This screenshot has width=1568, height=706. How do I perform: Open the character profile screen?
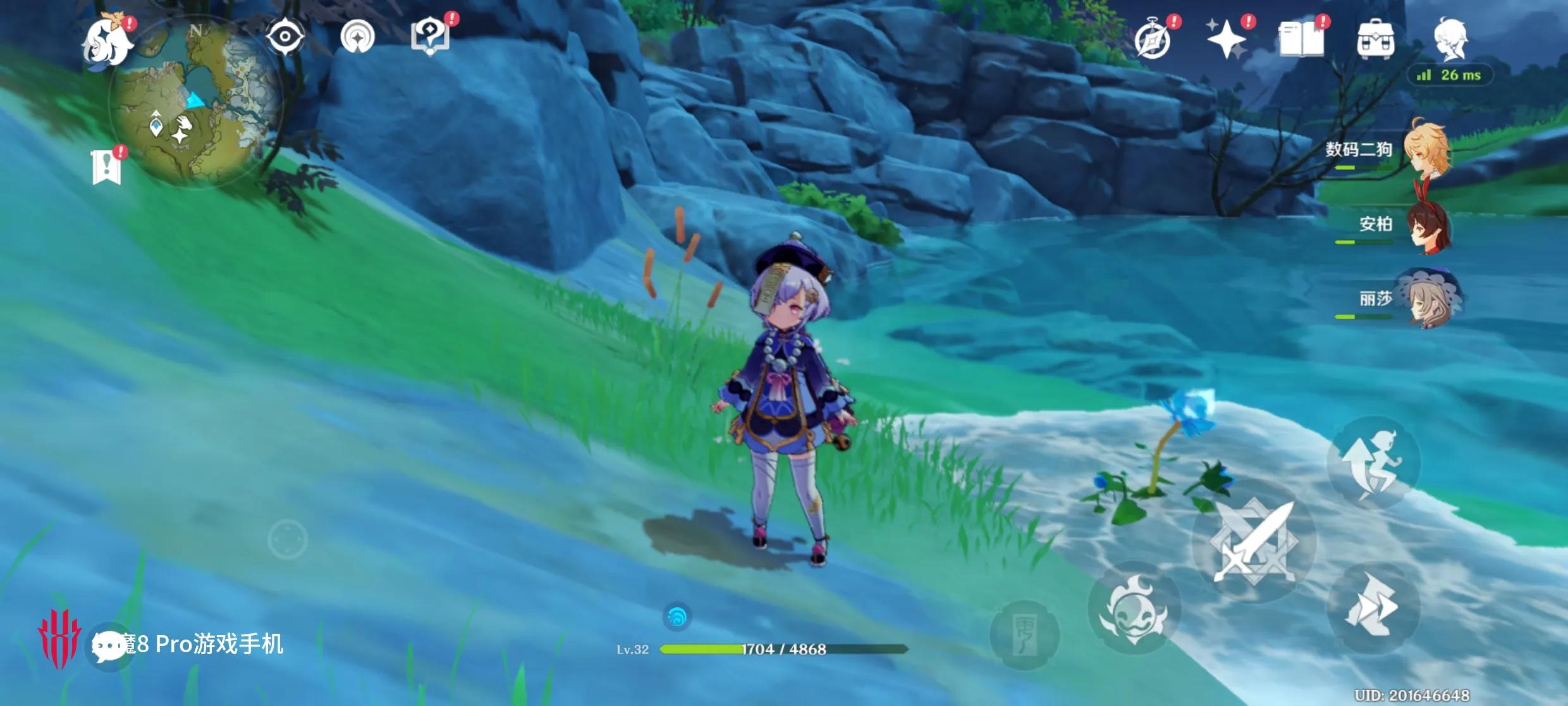tap(1450, 38)
